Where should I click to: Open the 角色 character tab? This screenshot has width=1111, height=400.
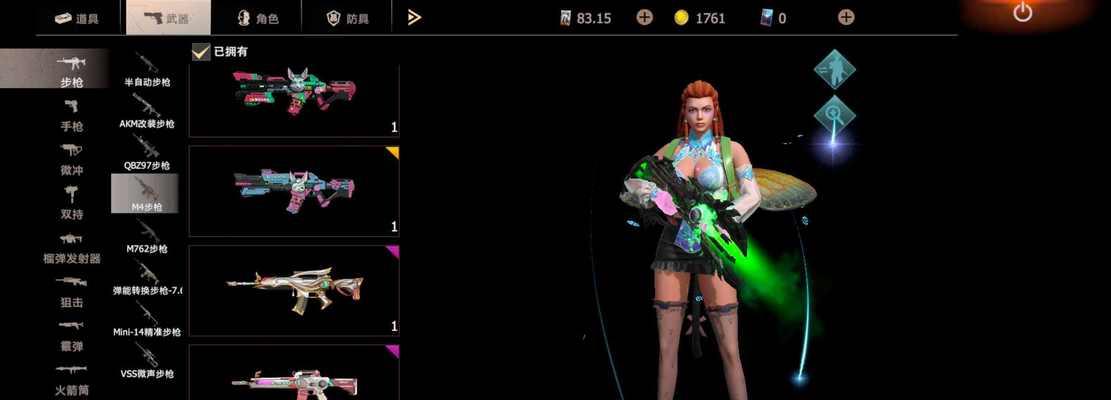tap(257, 18)
